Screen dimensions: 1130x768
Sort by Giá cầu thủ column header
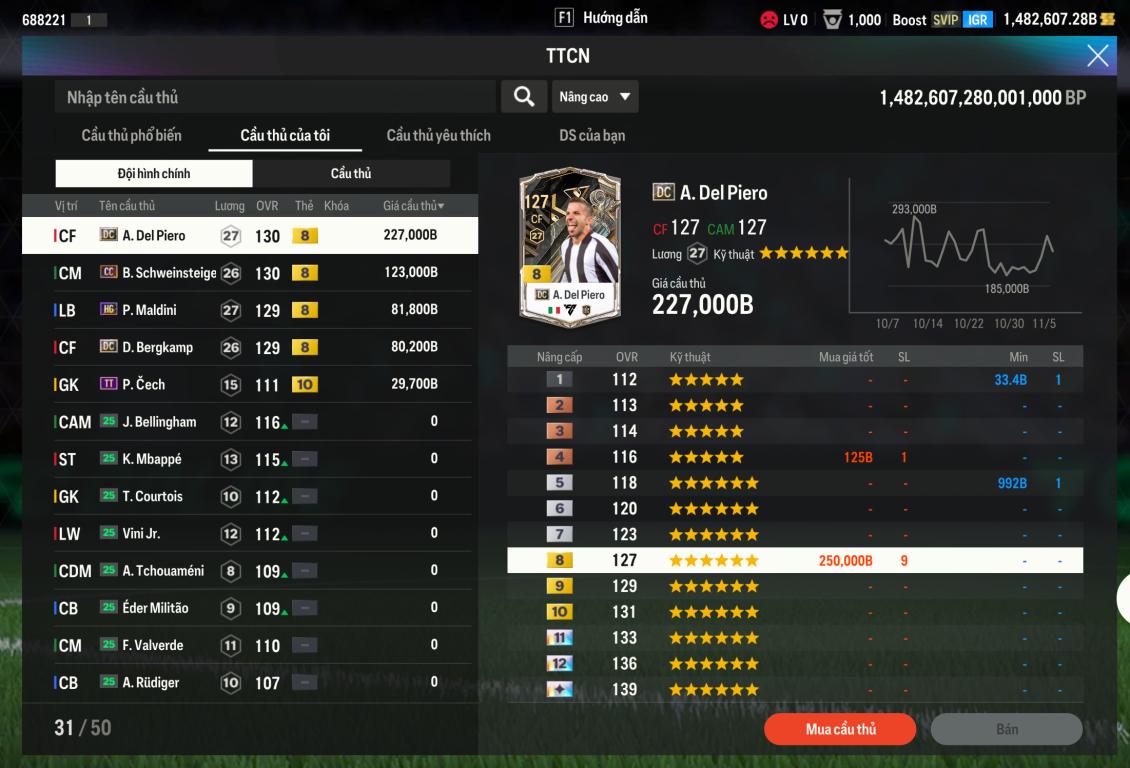click(413, 206)
